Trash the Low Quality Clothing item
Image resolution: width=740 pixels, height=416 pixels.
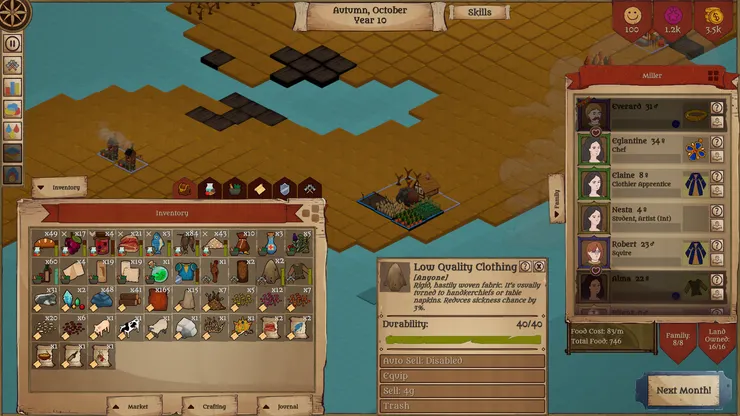click(462, 407)
